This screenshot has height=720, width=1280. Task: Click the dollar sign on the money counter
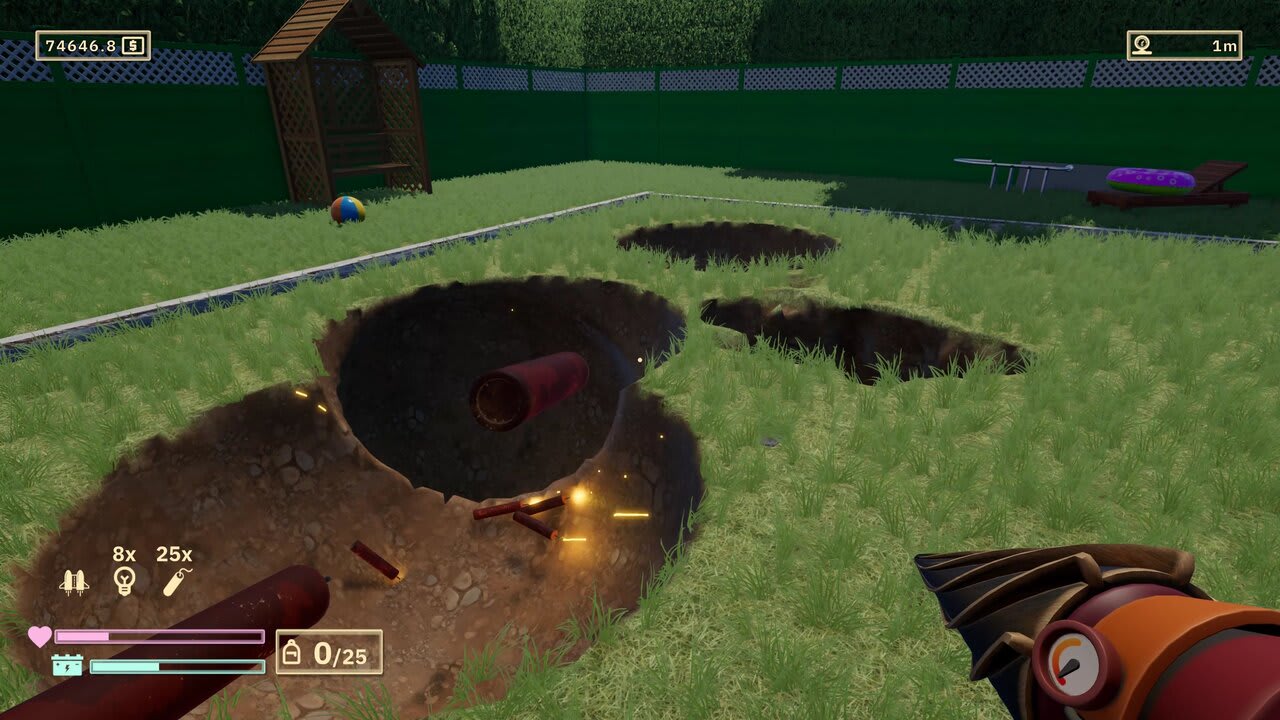[x=133, y=43]
